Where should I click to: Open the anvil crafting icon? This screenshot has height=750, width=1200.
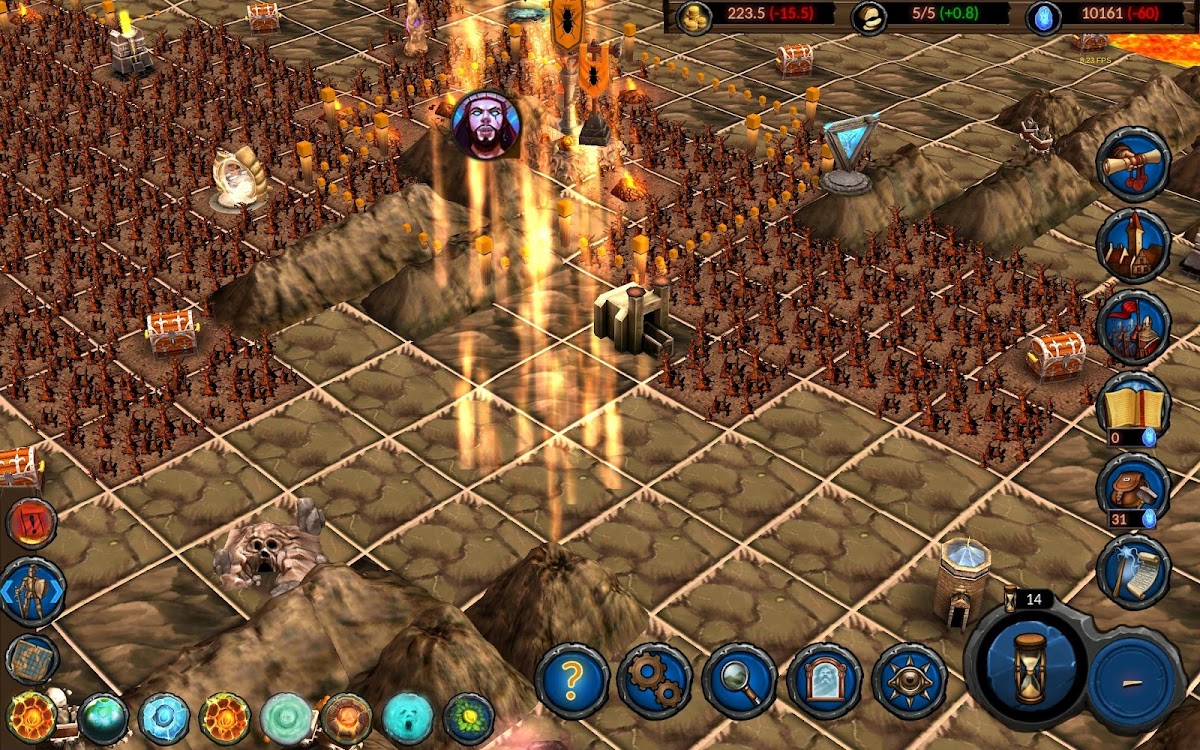(x=1133, y=487)
